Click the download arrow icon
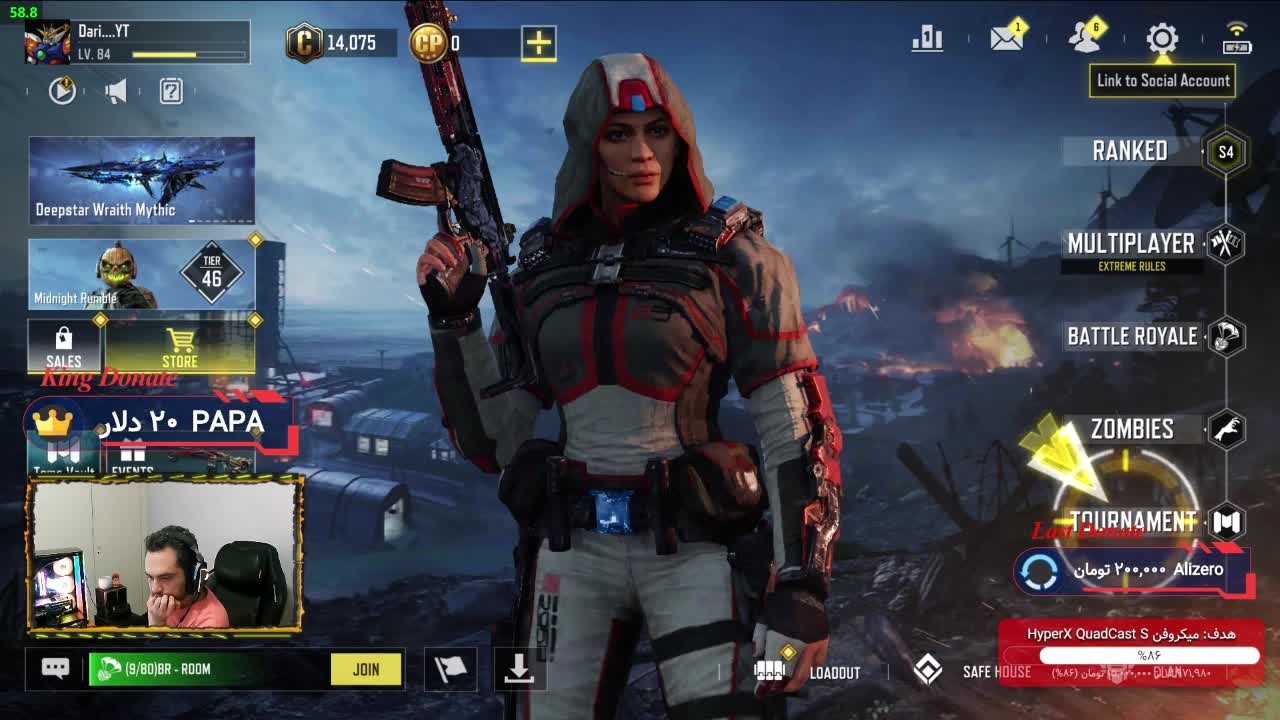 coord(518,669)
